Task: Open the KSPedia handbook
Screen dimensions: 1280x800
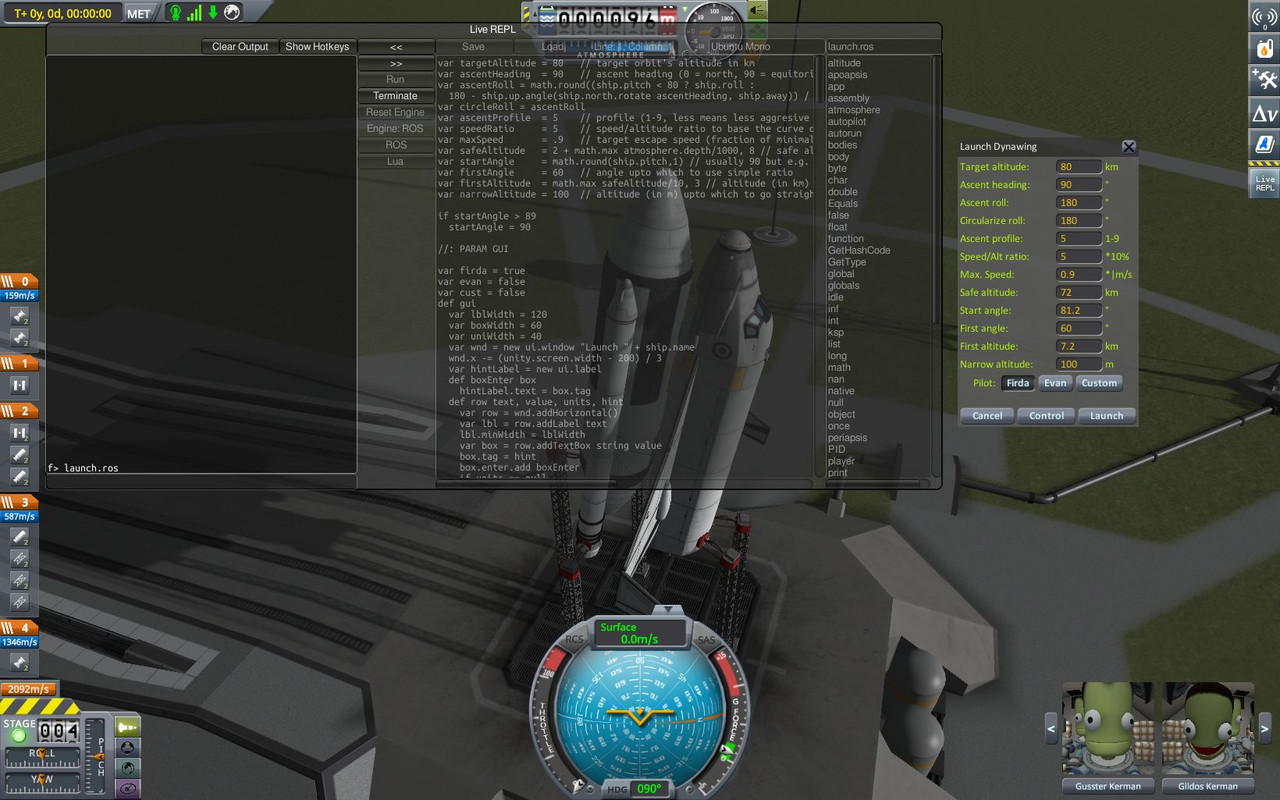Action: [1262, 143]
